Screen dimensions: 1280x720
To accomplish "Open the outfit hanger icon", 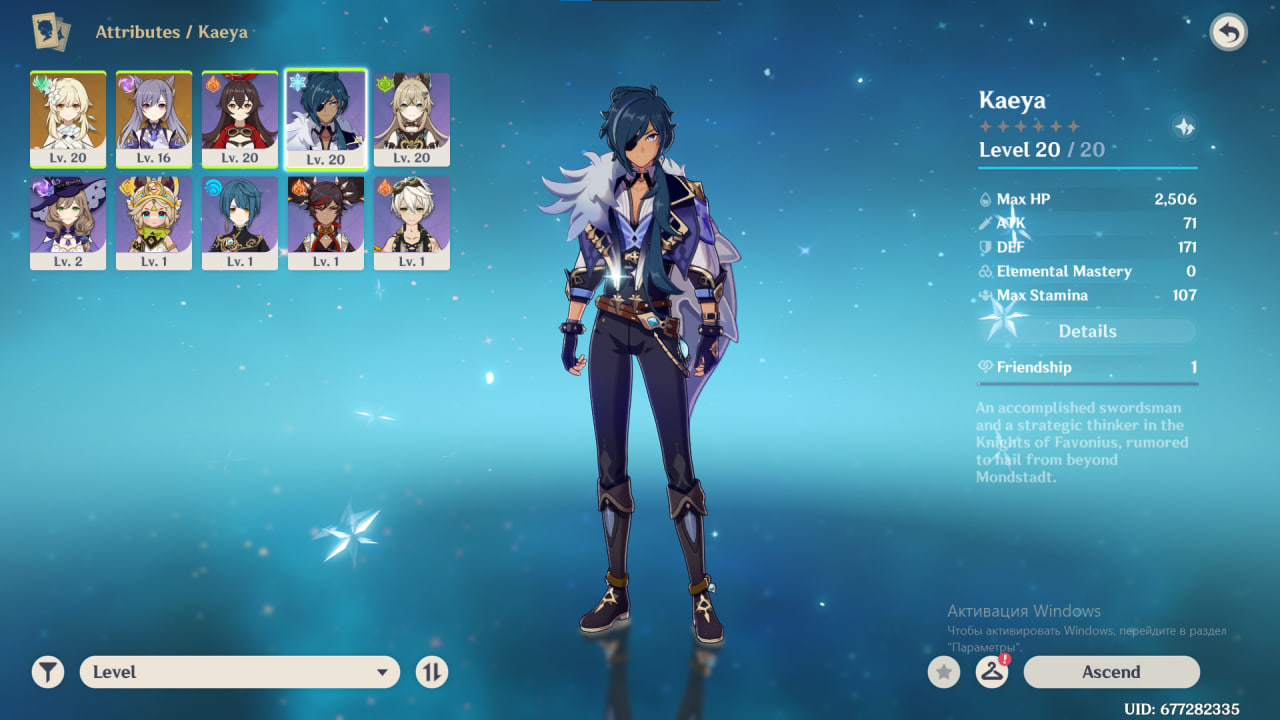I will coord(991,672).
